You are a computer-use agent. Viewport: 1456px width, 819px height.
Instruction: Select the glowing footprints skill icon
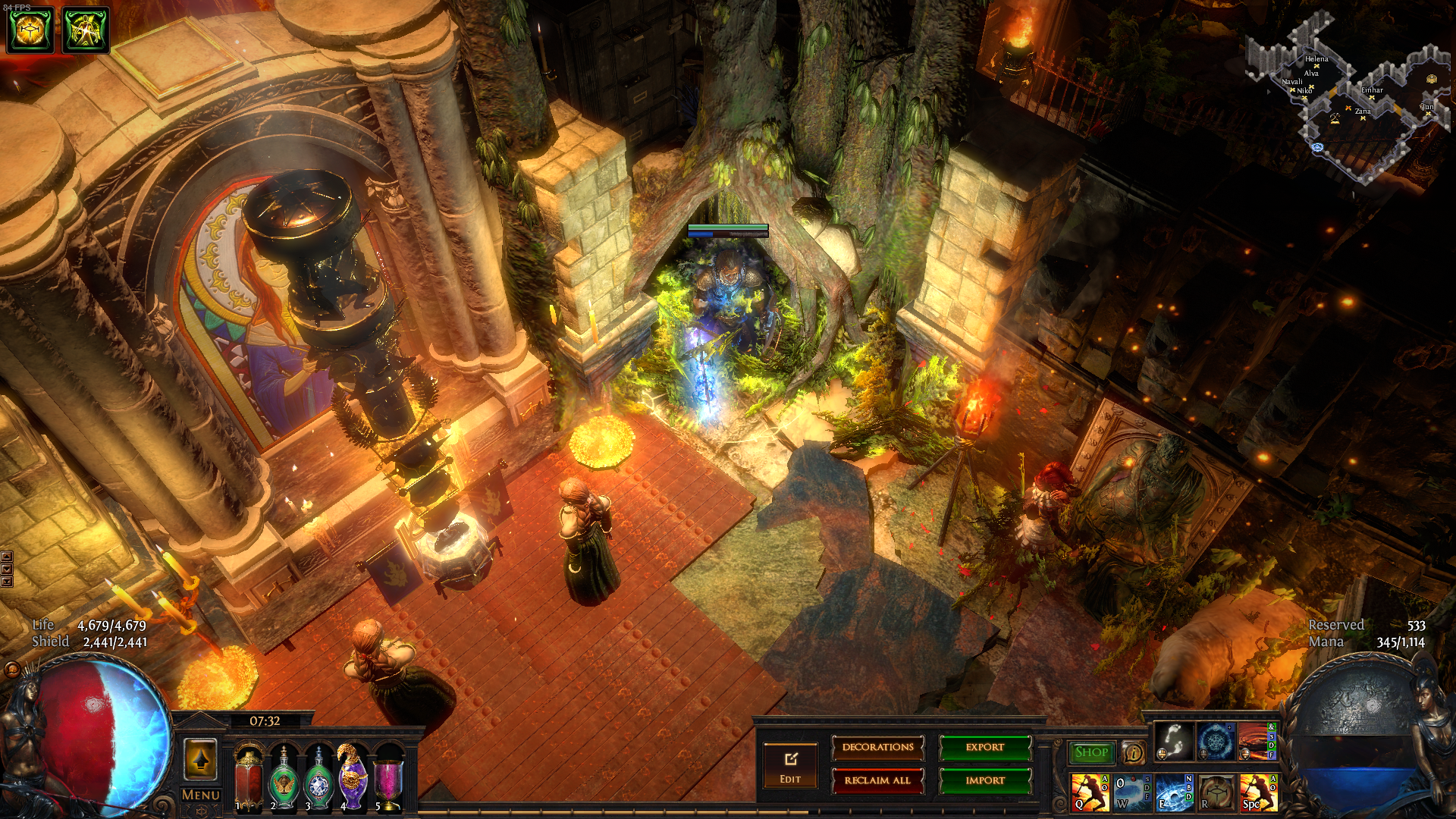[1173, 741]
